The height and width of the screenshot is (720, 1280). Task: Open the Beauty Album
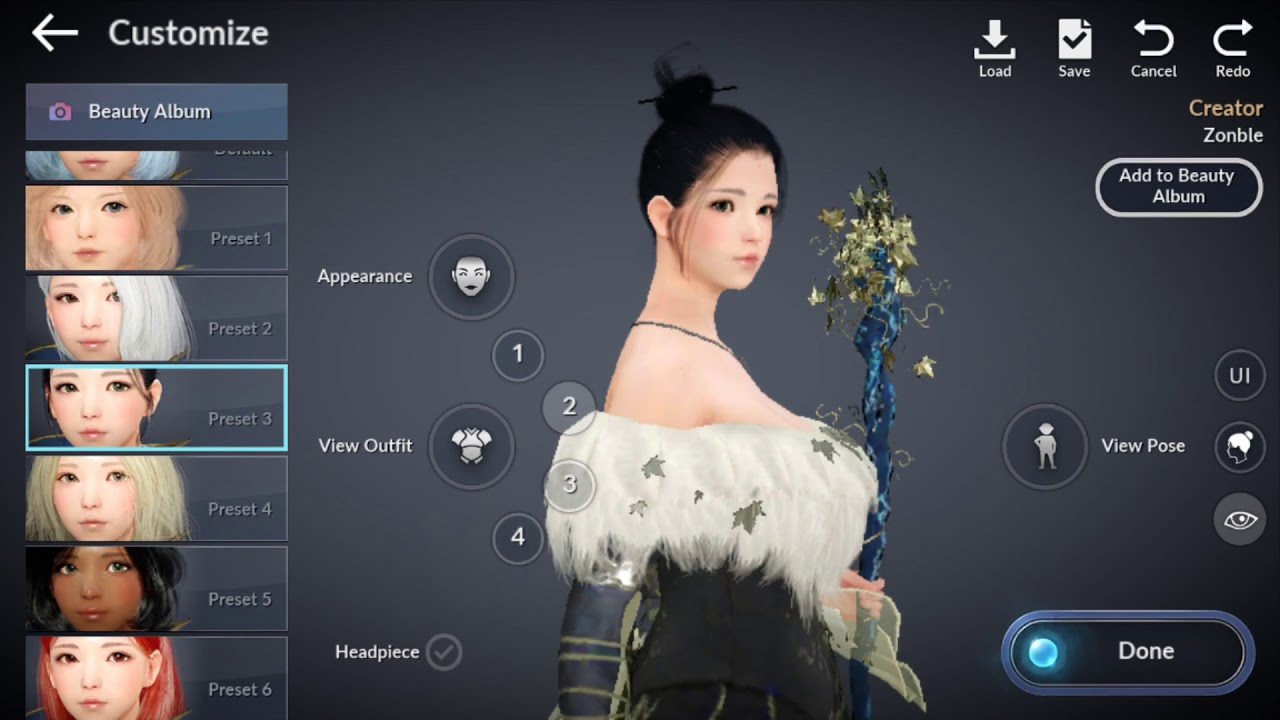156,112
